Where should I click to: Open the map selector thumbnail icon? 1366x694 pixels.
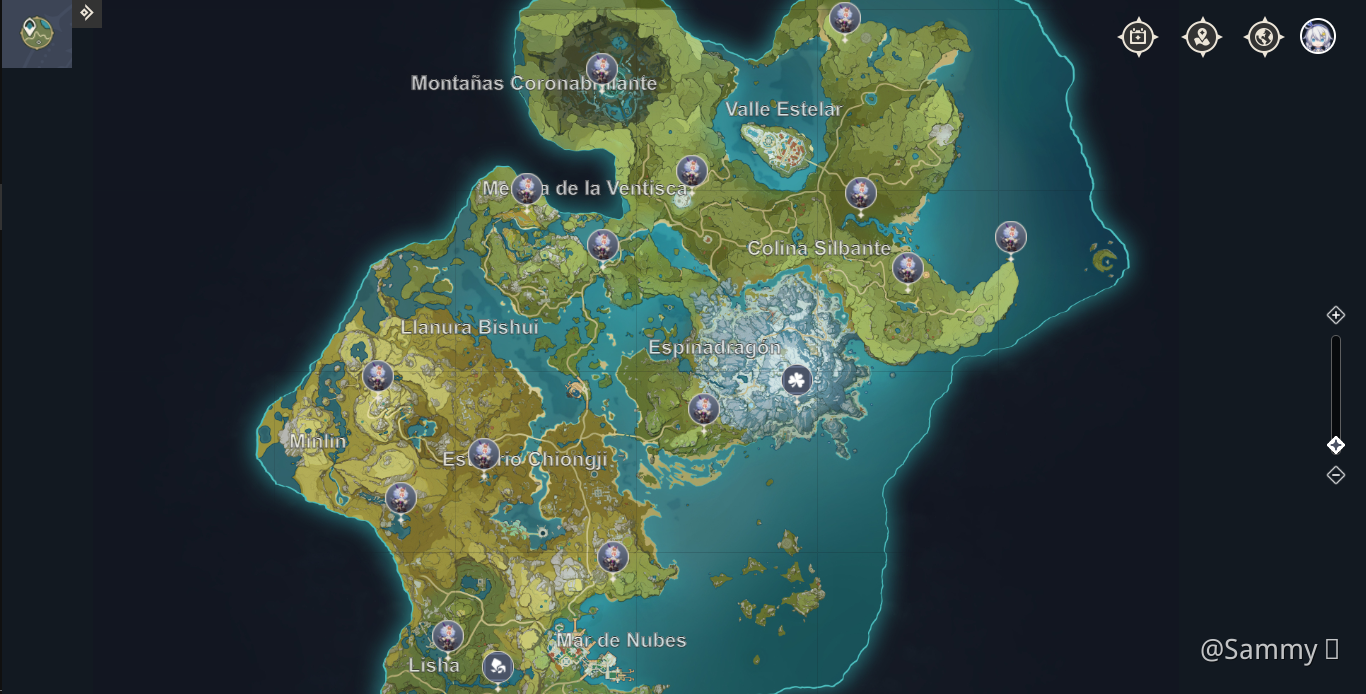(36, 33)
